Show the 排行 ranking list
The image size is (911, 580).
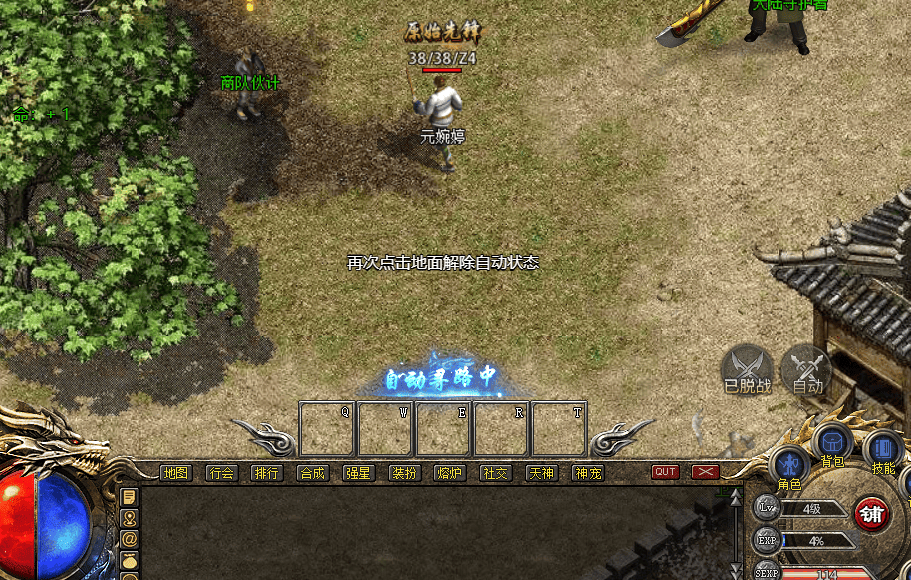[267, 473]
